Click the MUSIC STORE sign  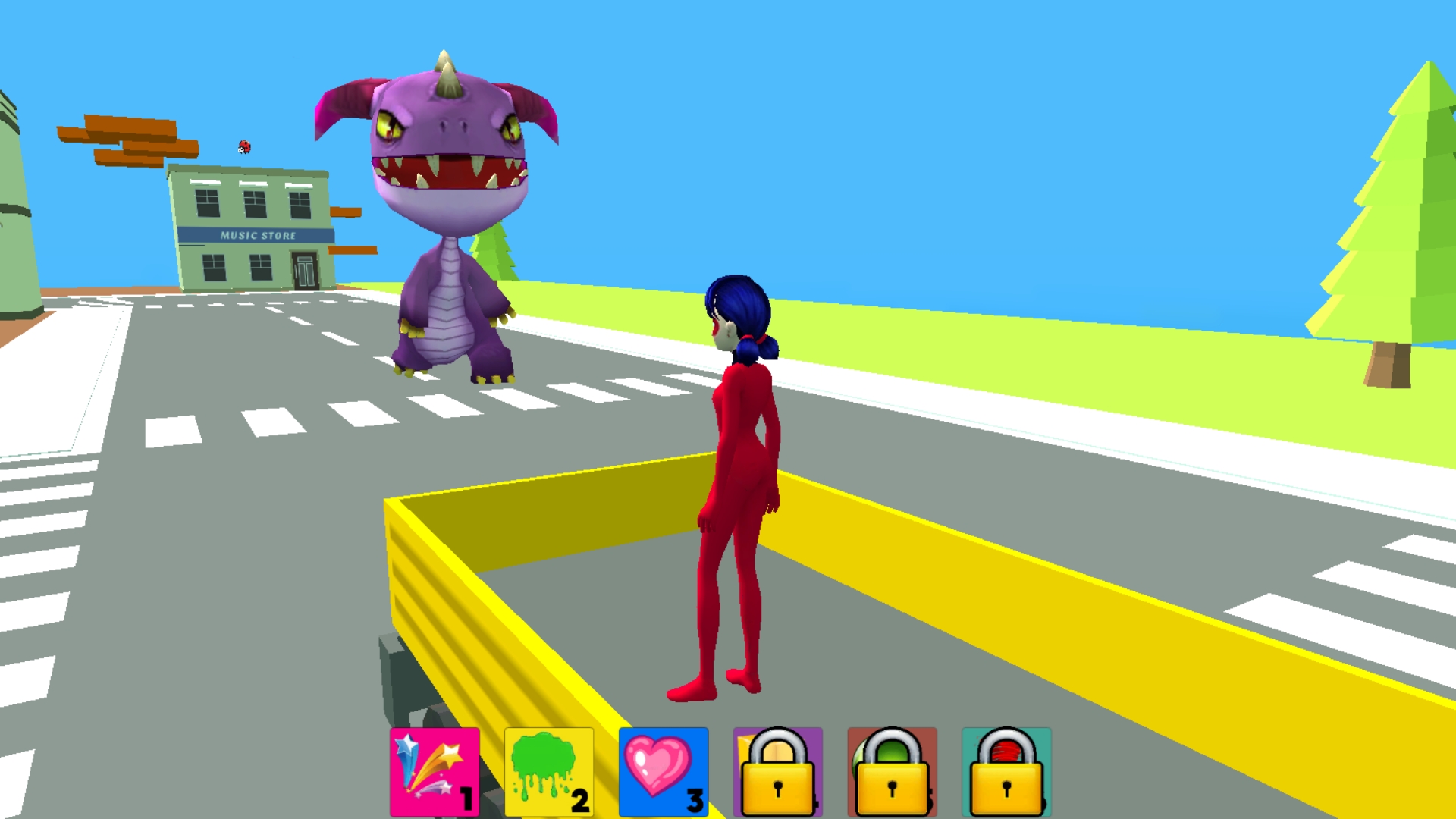[256, 236]
